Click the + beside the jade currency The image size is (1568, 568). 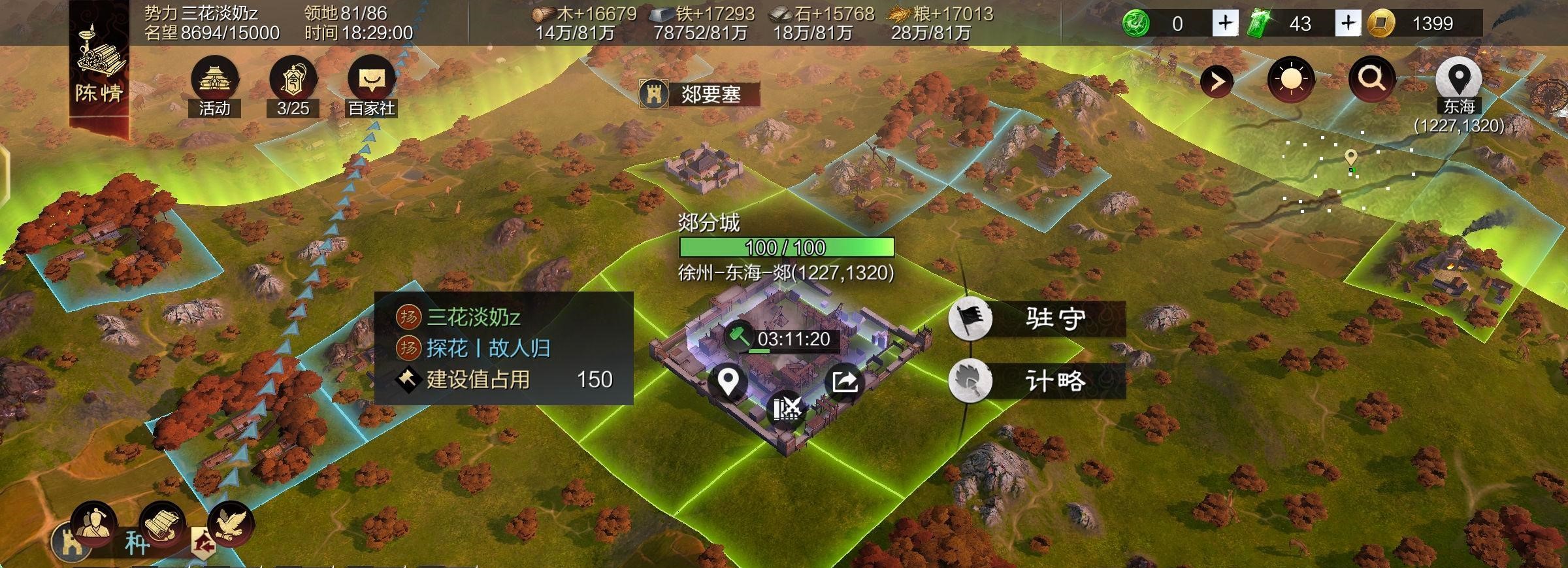[1225, 23]
